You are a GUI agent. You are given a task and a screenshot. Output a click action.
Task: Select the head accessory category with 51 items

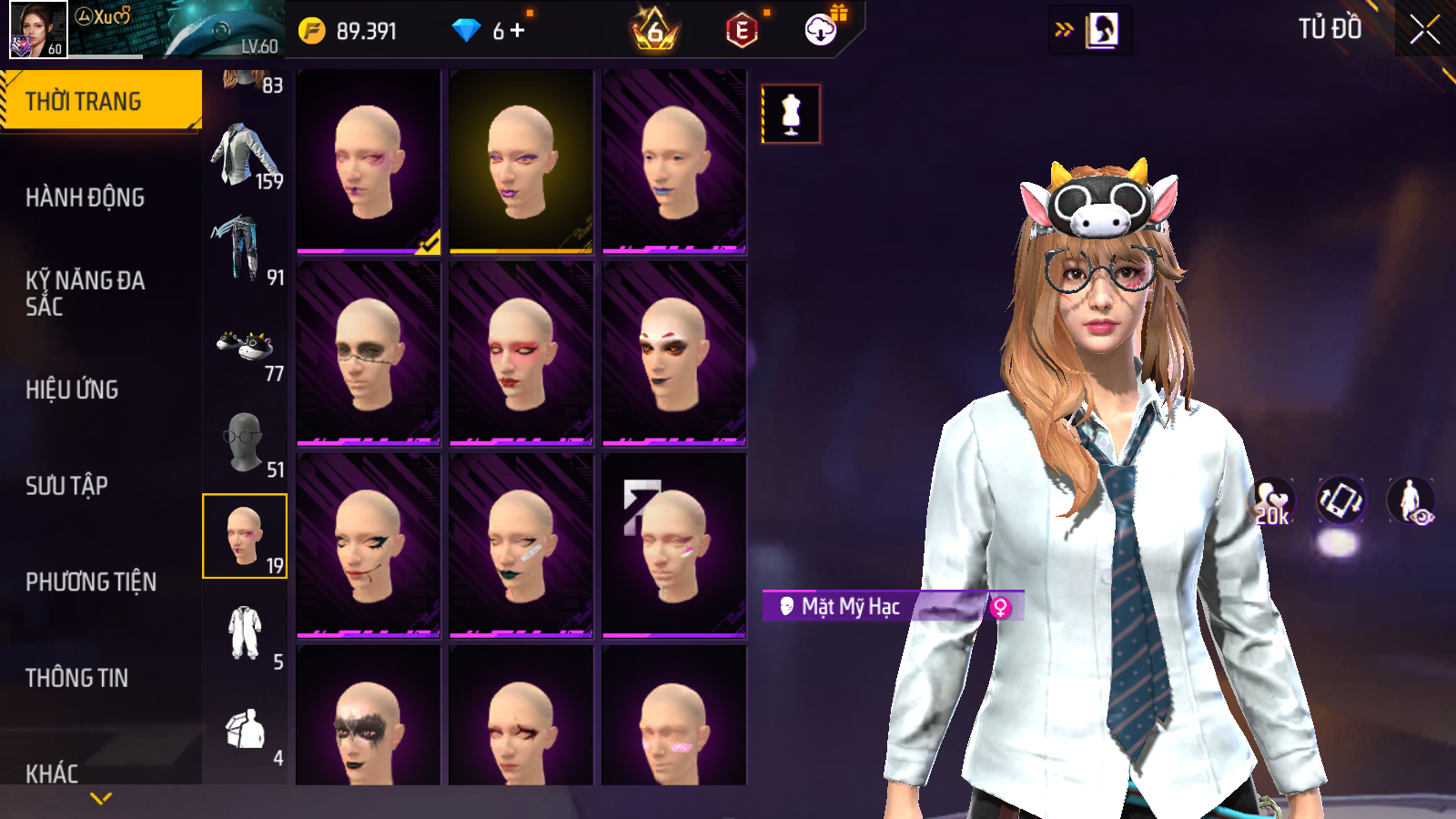tap(244, 444)
